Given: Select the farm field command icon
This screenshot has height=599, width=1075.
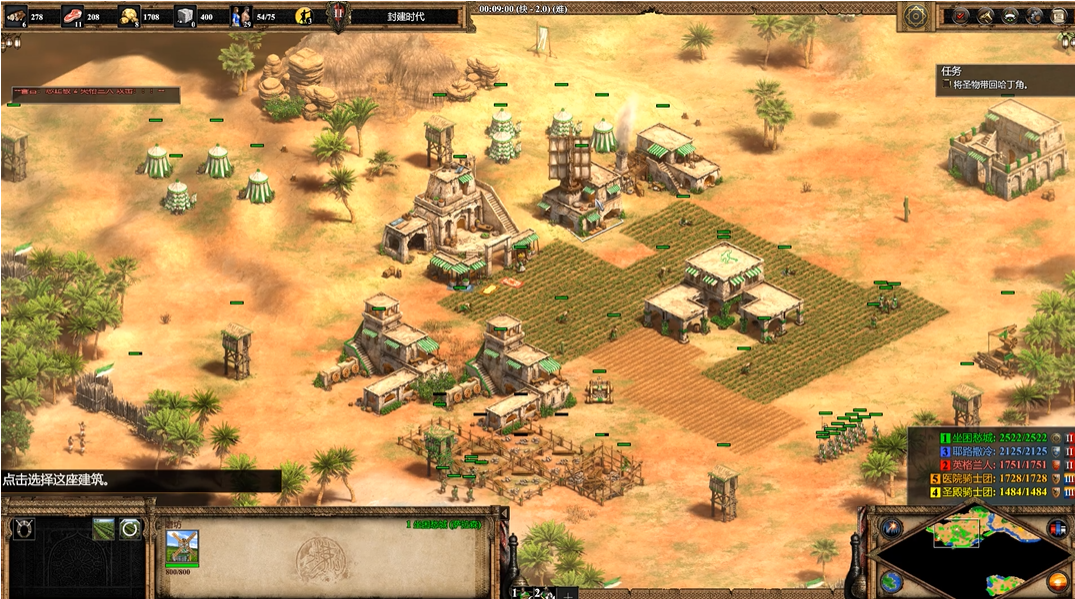Looking at the screenshot, I should (x=103, y=529).
